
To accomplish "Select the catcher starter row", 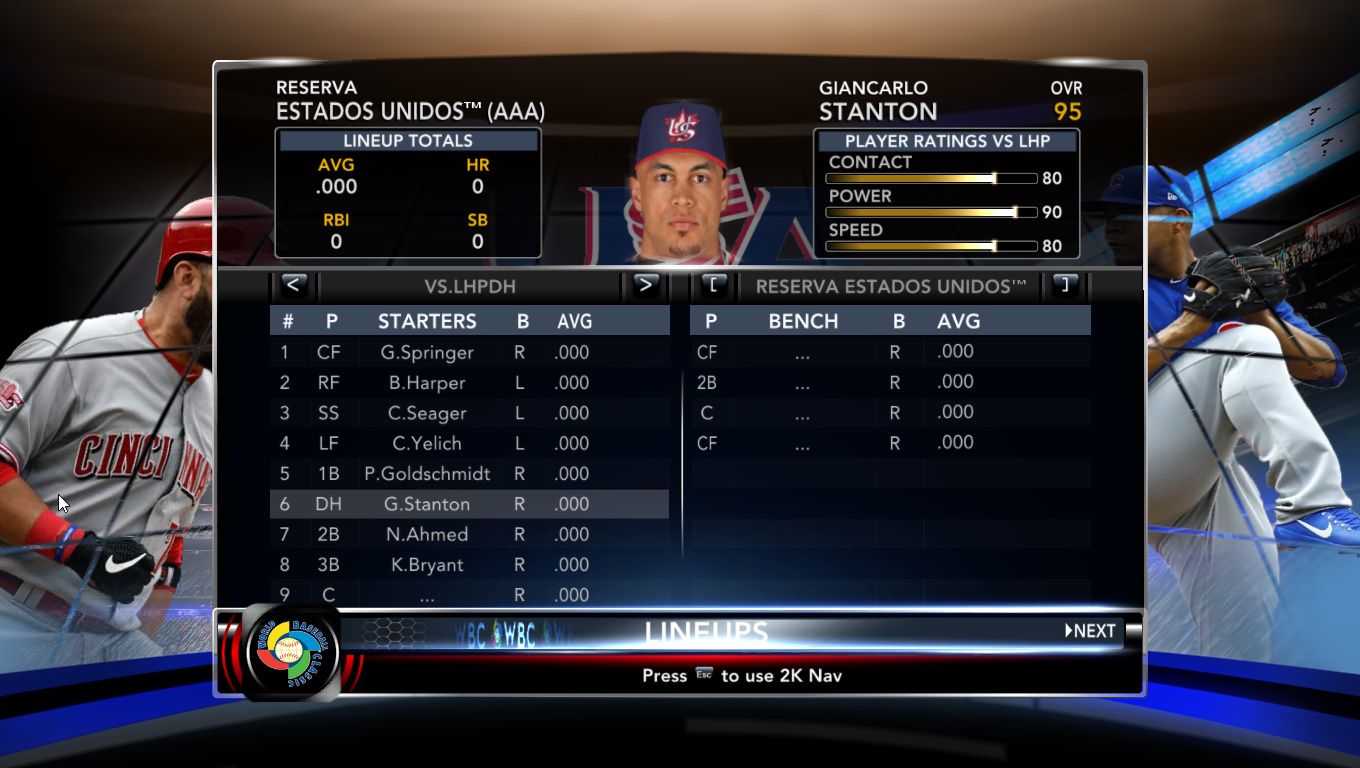I will [x=427, y=595].
